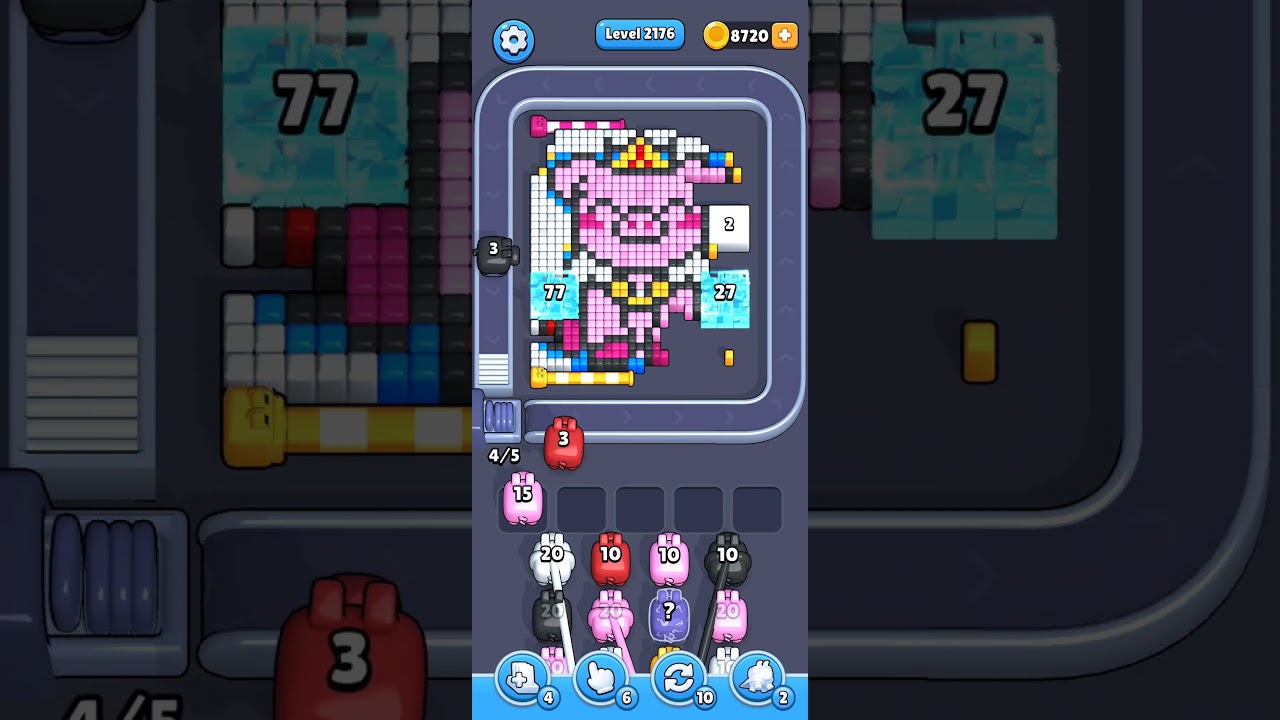This screenshot has height=720, width=1280.
Task: Pick the pink block numbered 15
Action: point(522,499)
